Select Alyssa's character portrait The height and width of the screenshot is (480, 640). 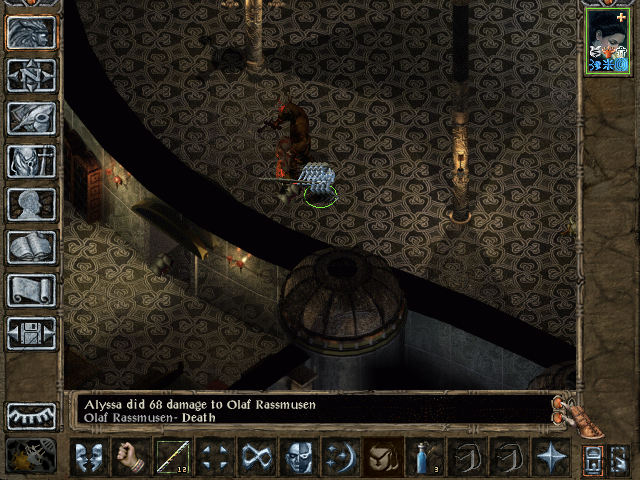coord(608,41)
